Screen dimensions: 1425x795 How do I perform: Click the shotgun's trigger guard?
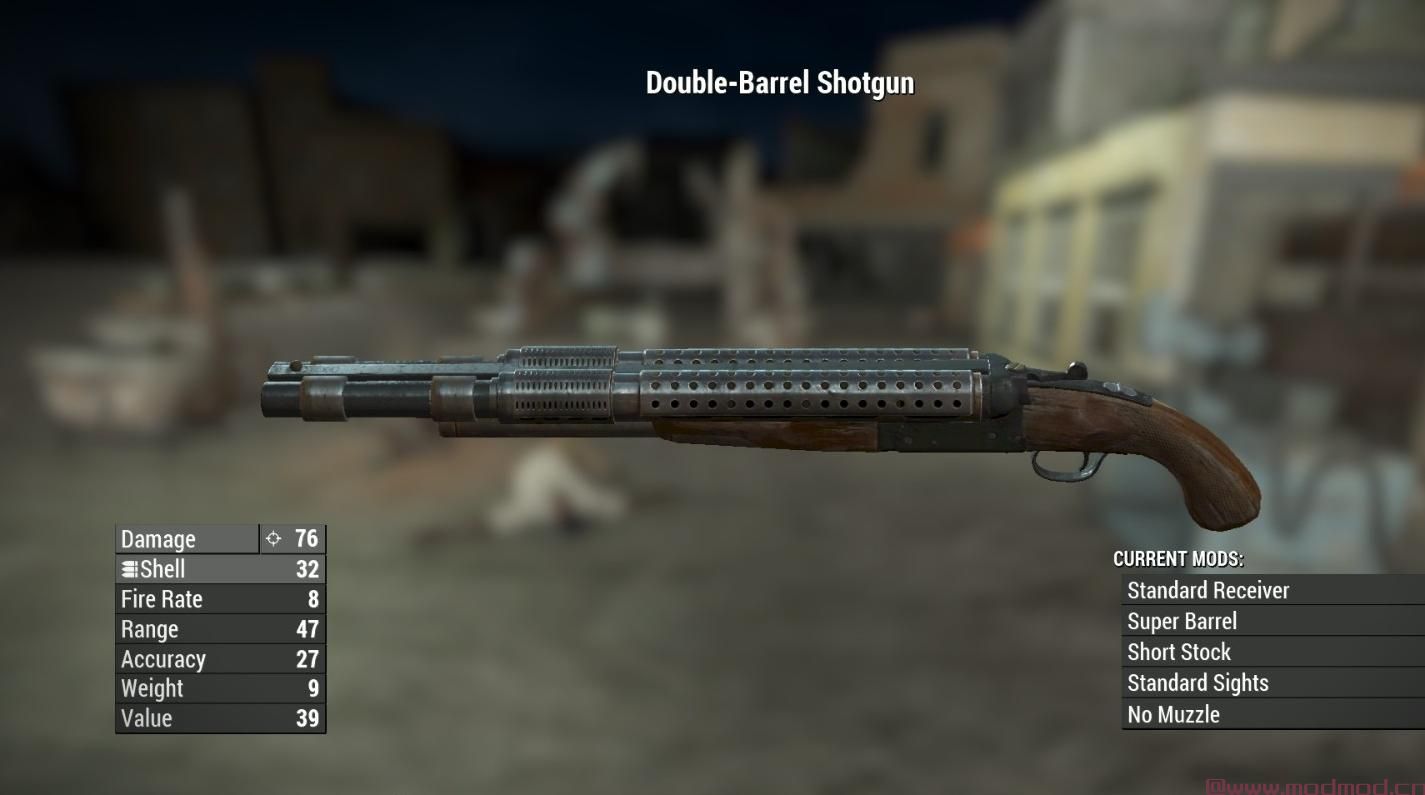coord(1065,465)
